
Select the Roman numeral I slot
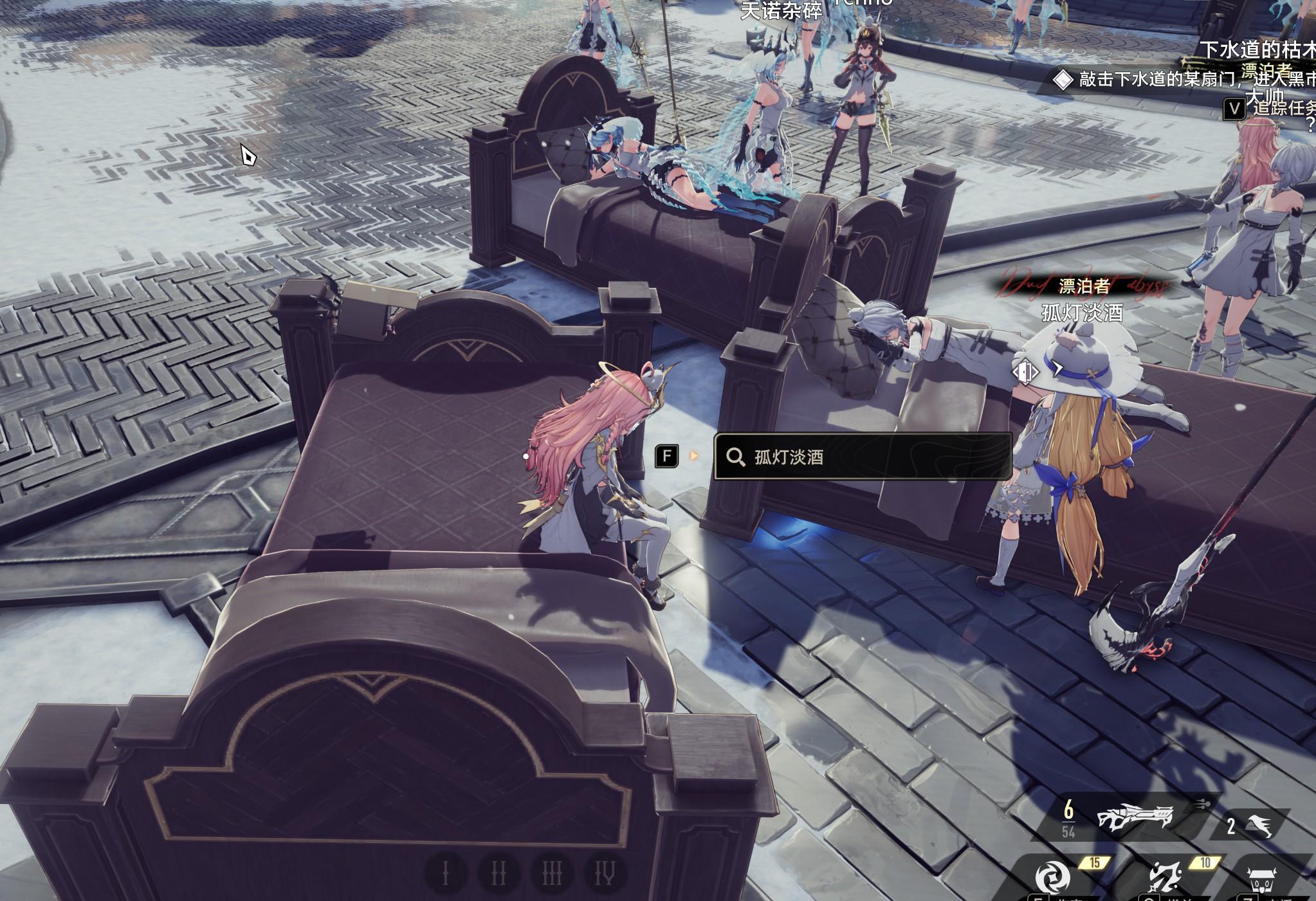pos(445,873)
